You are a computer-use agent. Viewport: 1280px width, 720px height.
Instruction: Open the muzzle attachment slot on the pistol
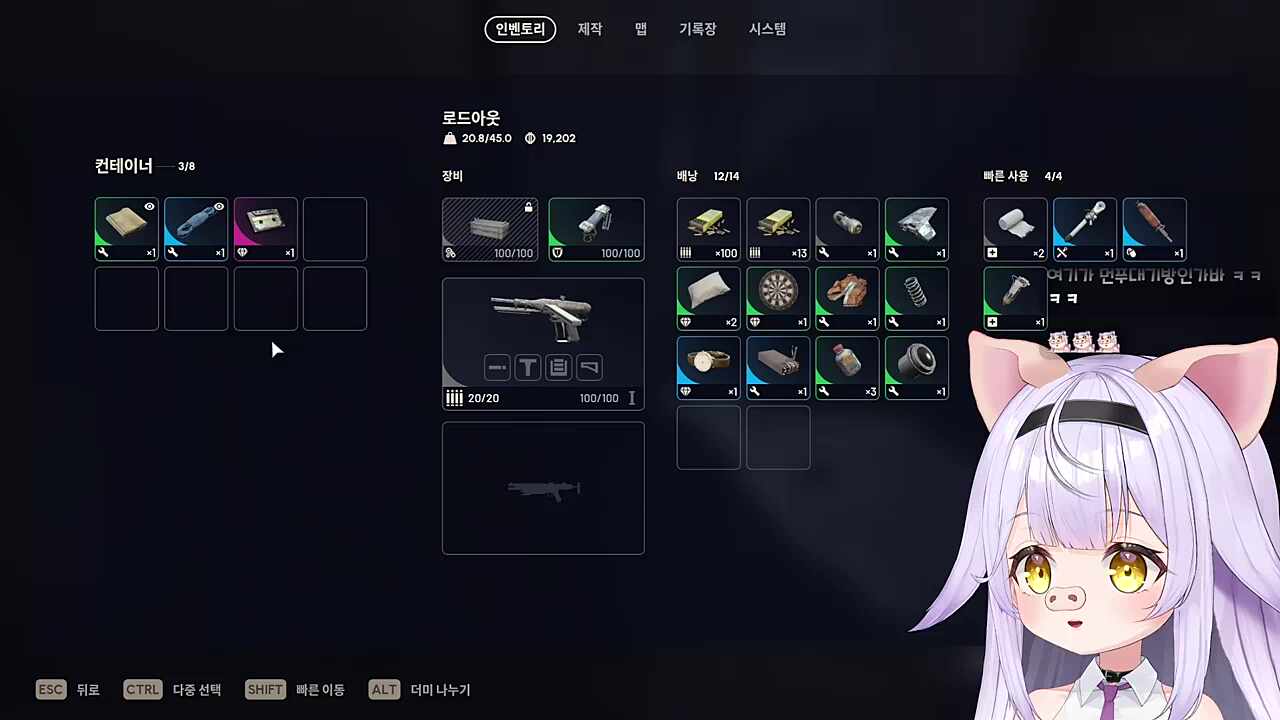point(497,367)
